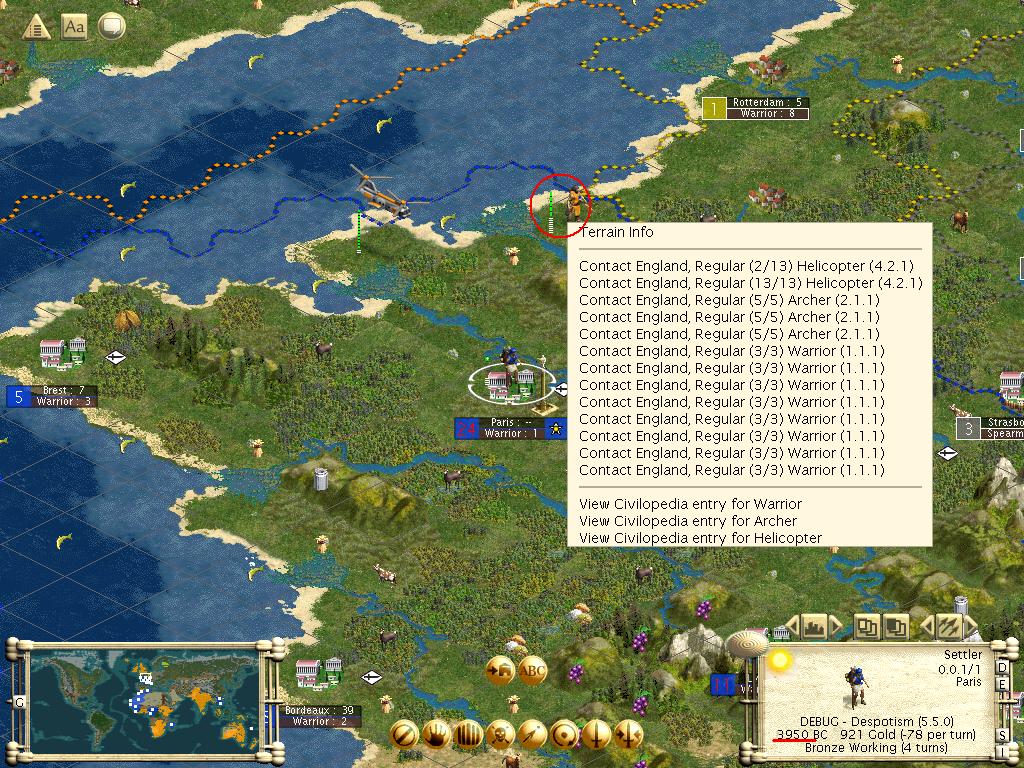Viewport: 1024px width, 768px height.
Task: Use the arrow-into-building unit order
Action: [499, 671]
